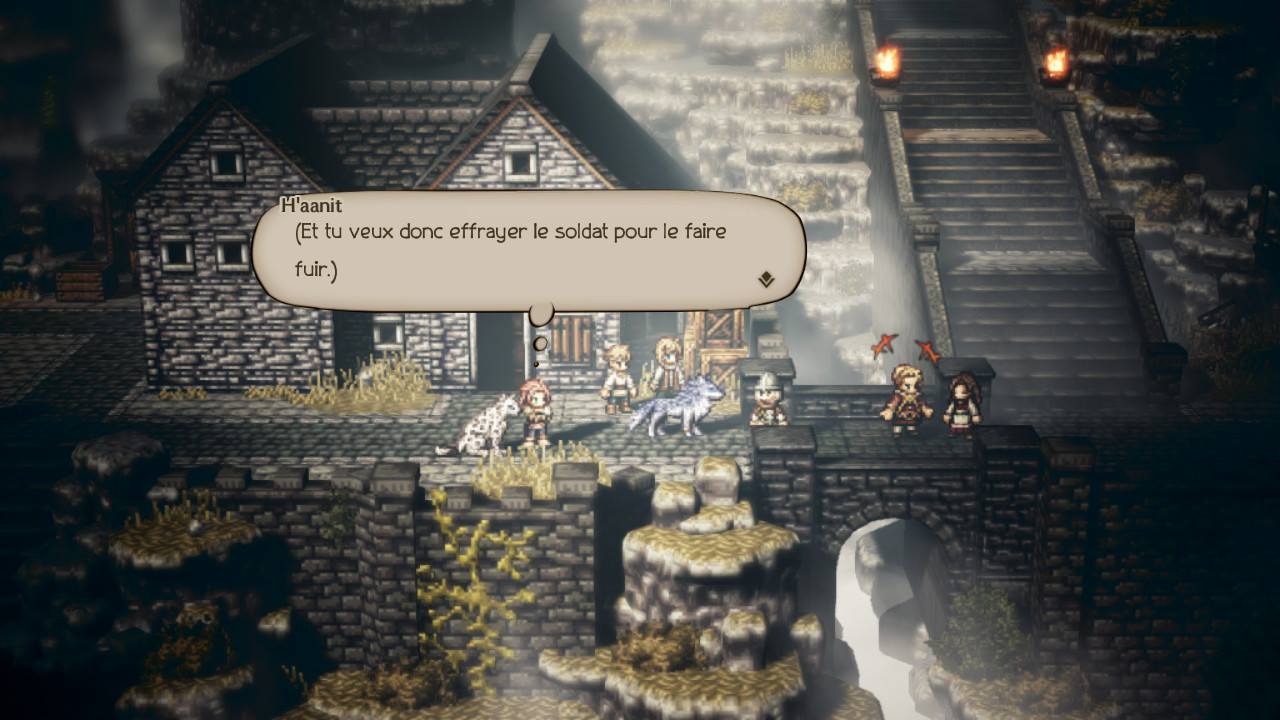
Task: Click the red alert marker above the hunter
Action: click(x=884, y=345)
